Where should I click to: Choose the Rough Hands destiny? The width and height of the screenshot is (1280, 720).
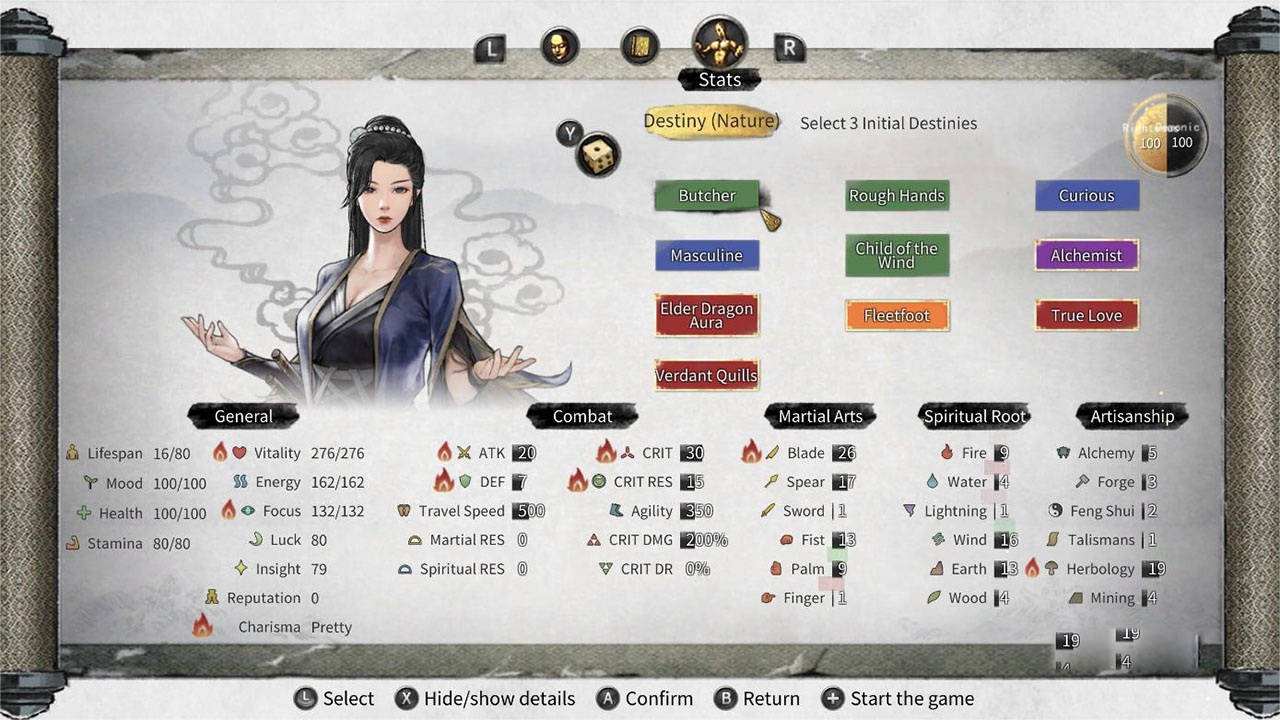click(896, 196)
